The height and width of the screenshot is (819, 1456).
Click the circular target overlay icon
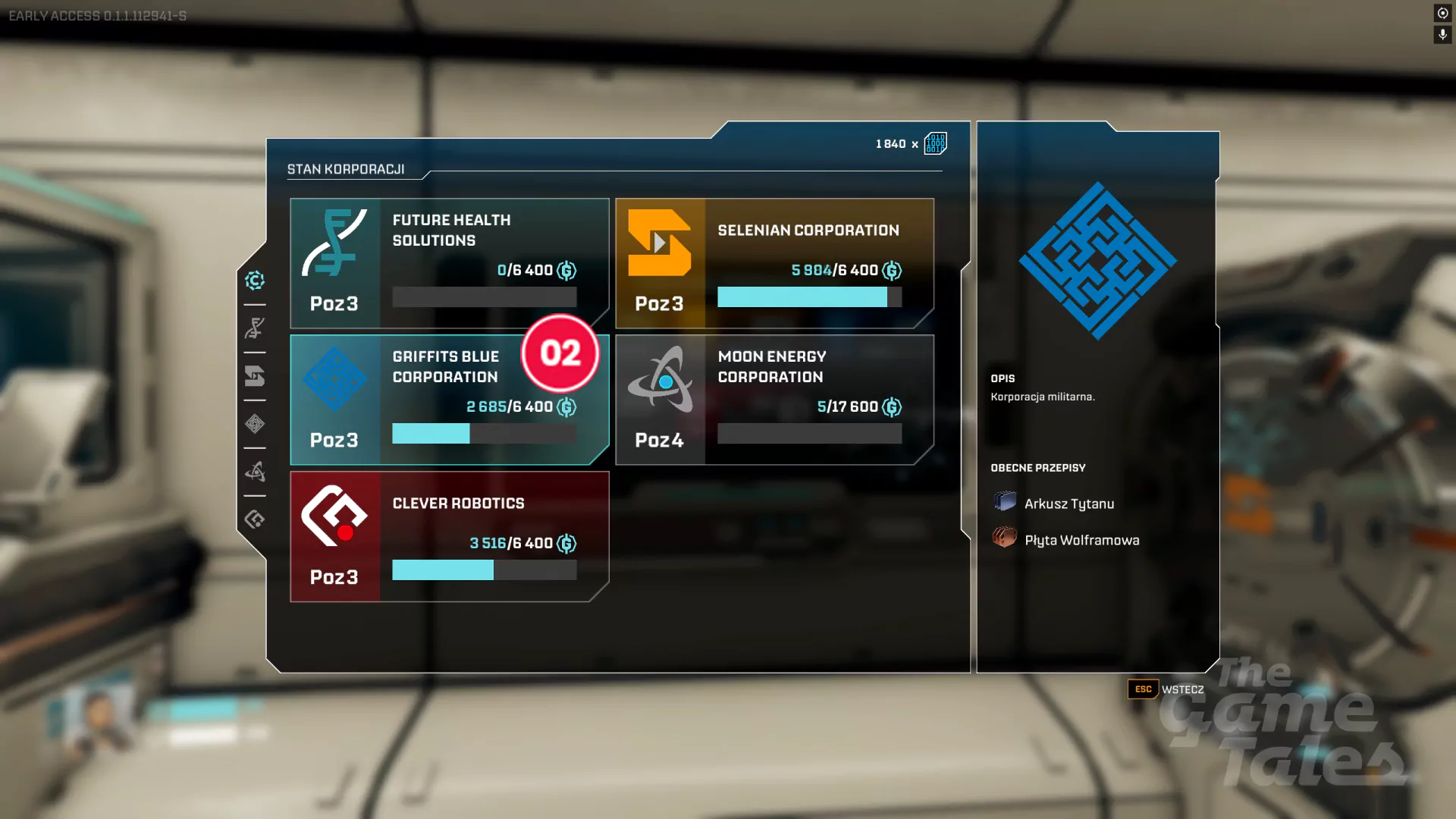click(1442, 13)
